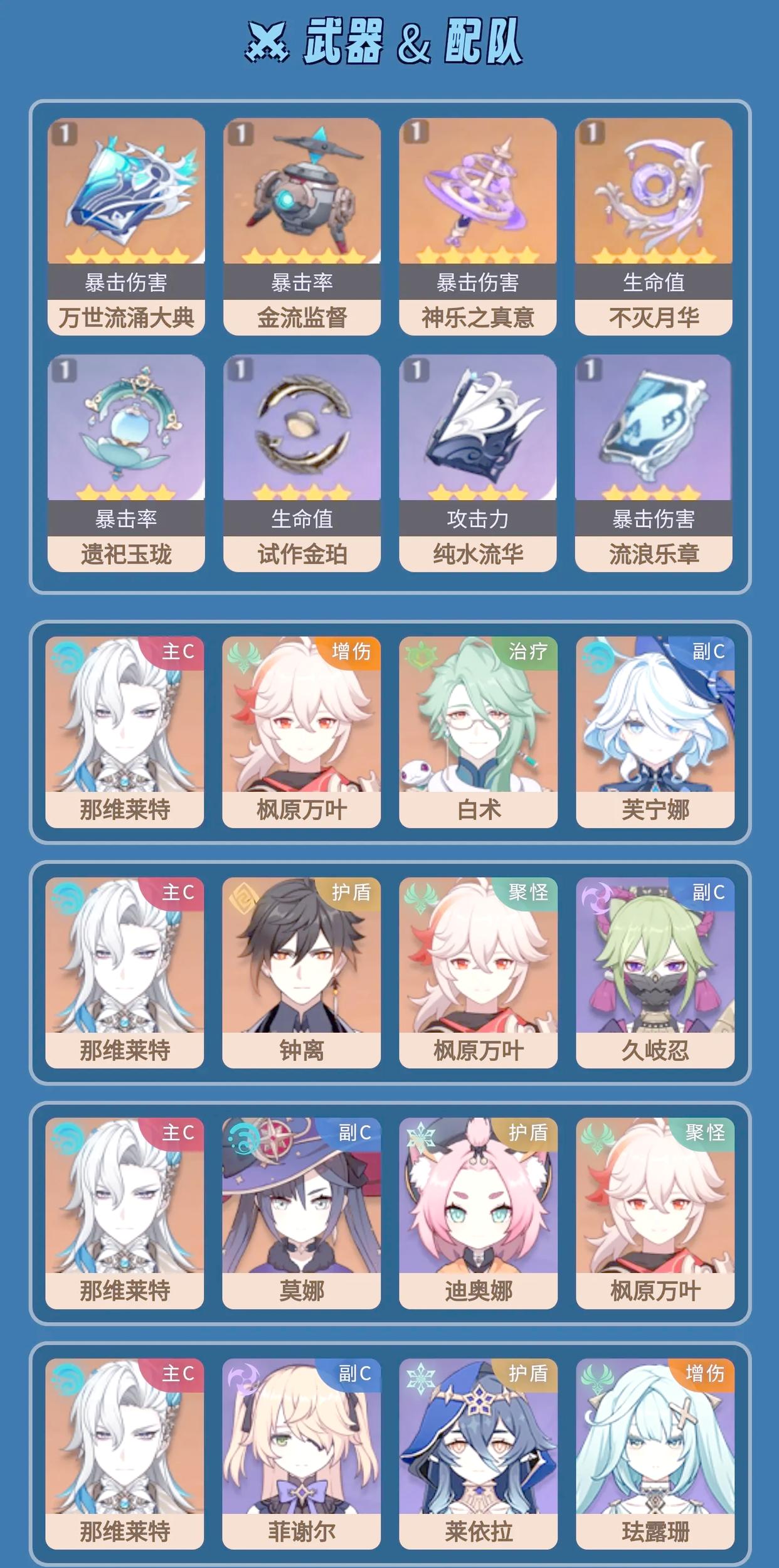Select the 菲谢尔 character card
This screenshot has height=1568, width=779.
tap(301, 1453)
